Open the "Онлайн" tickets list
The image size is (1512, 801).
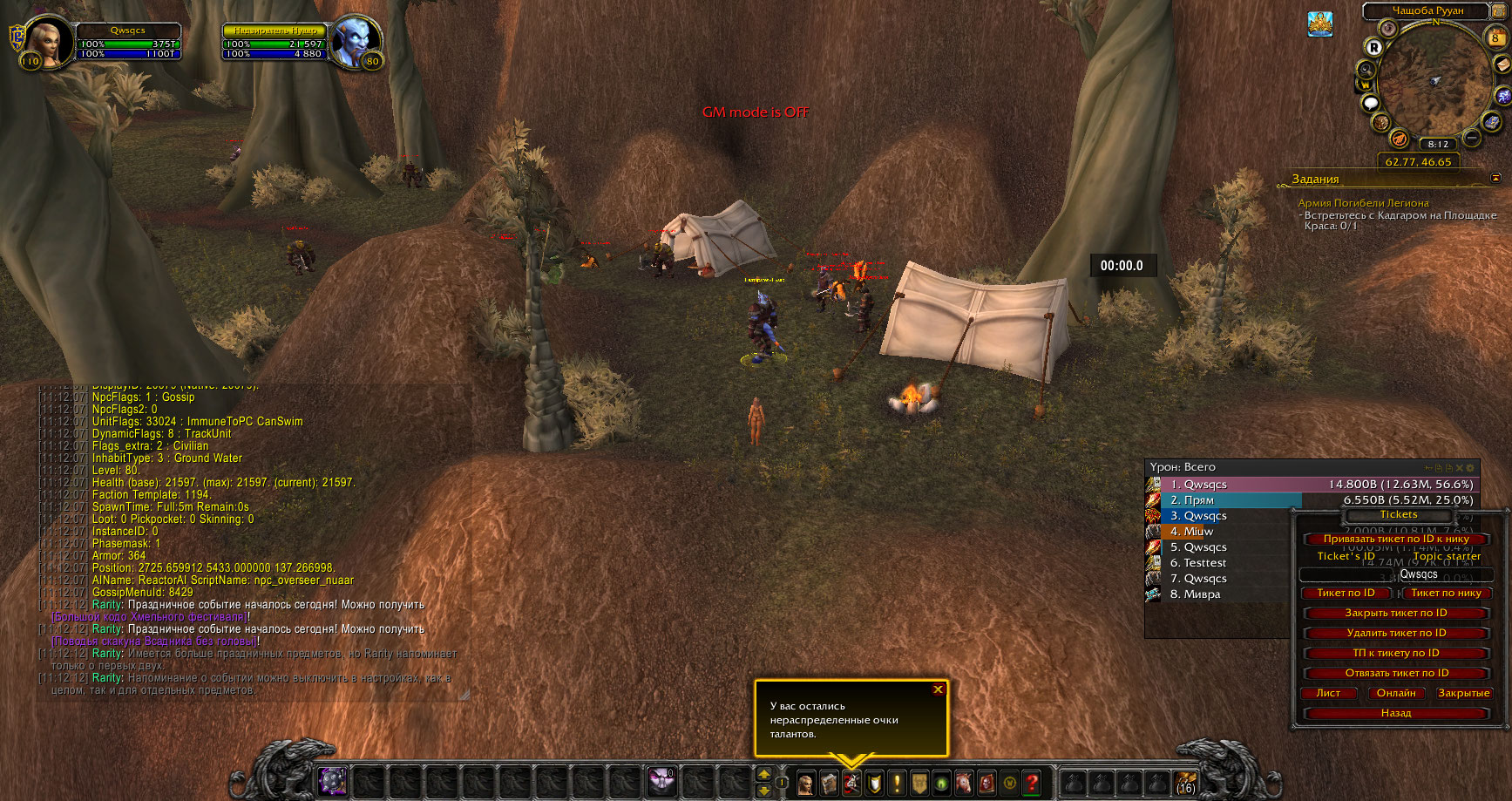pos(1396,693)
